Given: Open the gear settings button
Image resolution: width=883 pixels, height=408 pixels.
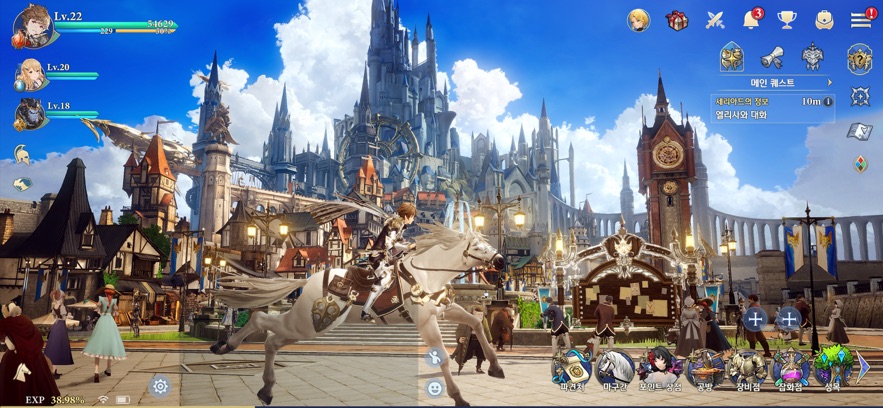Looking at the screenshot, I should pyautogui.click(x=159, y=385).
